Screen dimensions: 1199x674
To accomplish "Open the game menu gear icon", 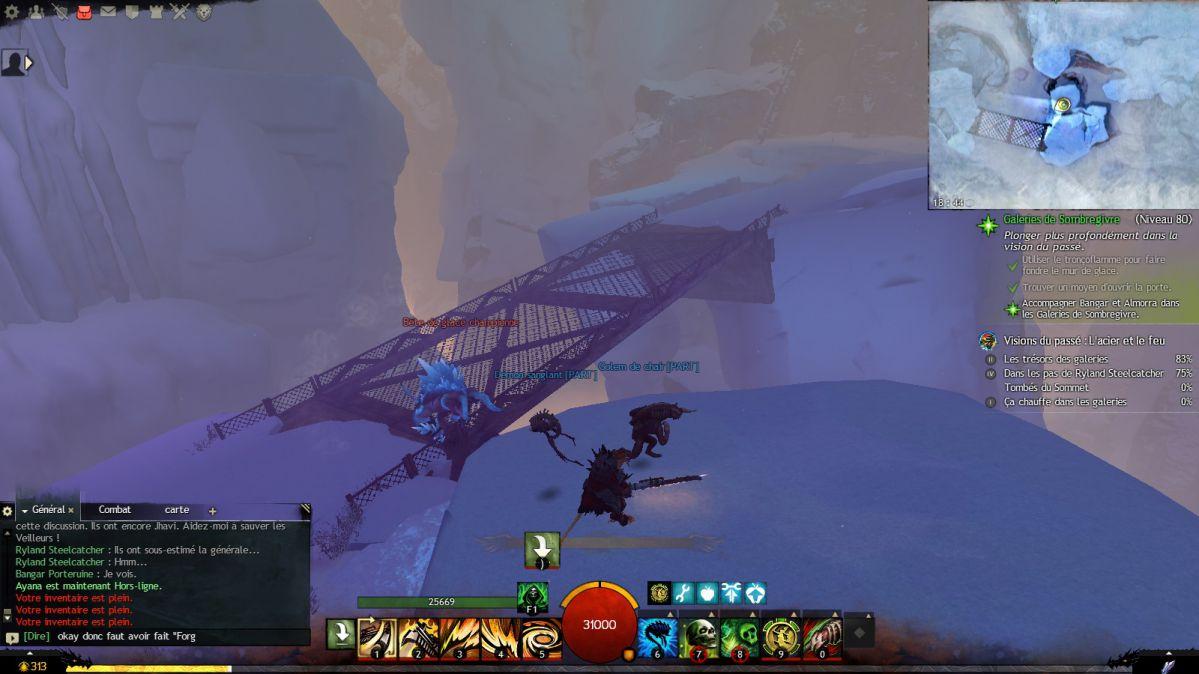I will [x=11, y=12].
